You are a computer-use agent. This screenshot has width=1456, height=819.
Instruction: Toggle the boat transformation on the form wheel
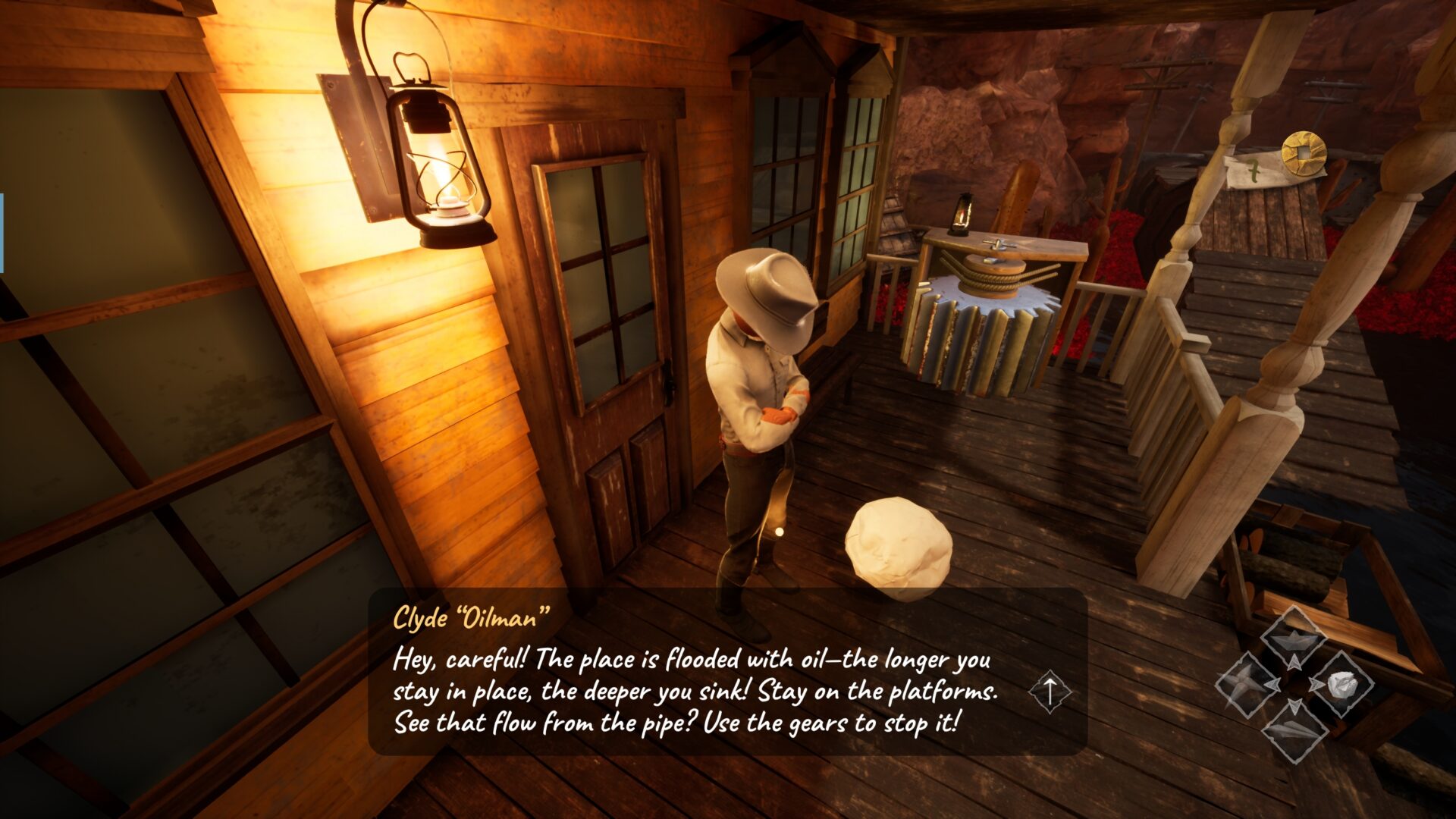[x=1294, y=641]
